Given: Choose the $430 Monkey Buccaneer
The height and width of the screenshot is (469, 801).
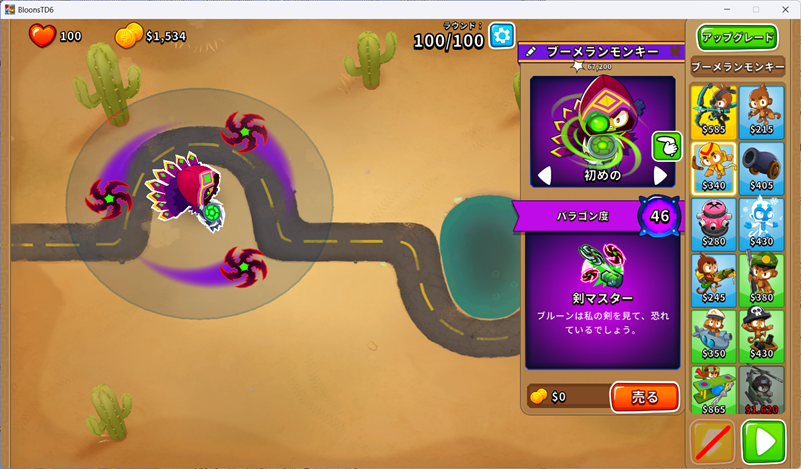Looking at the screenshot, I should coord(762,335).
